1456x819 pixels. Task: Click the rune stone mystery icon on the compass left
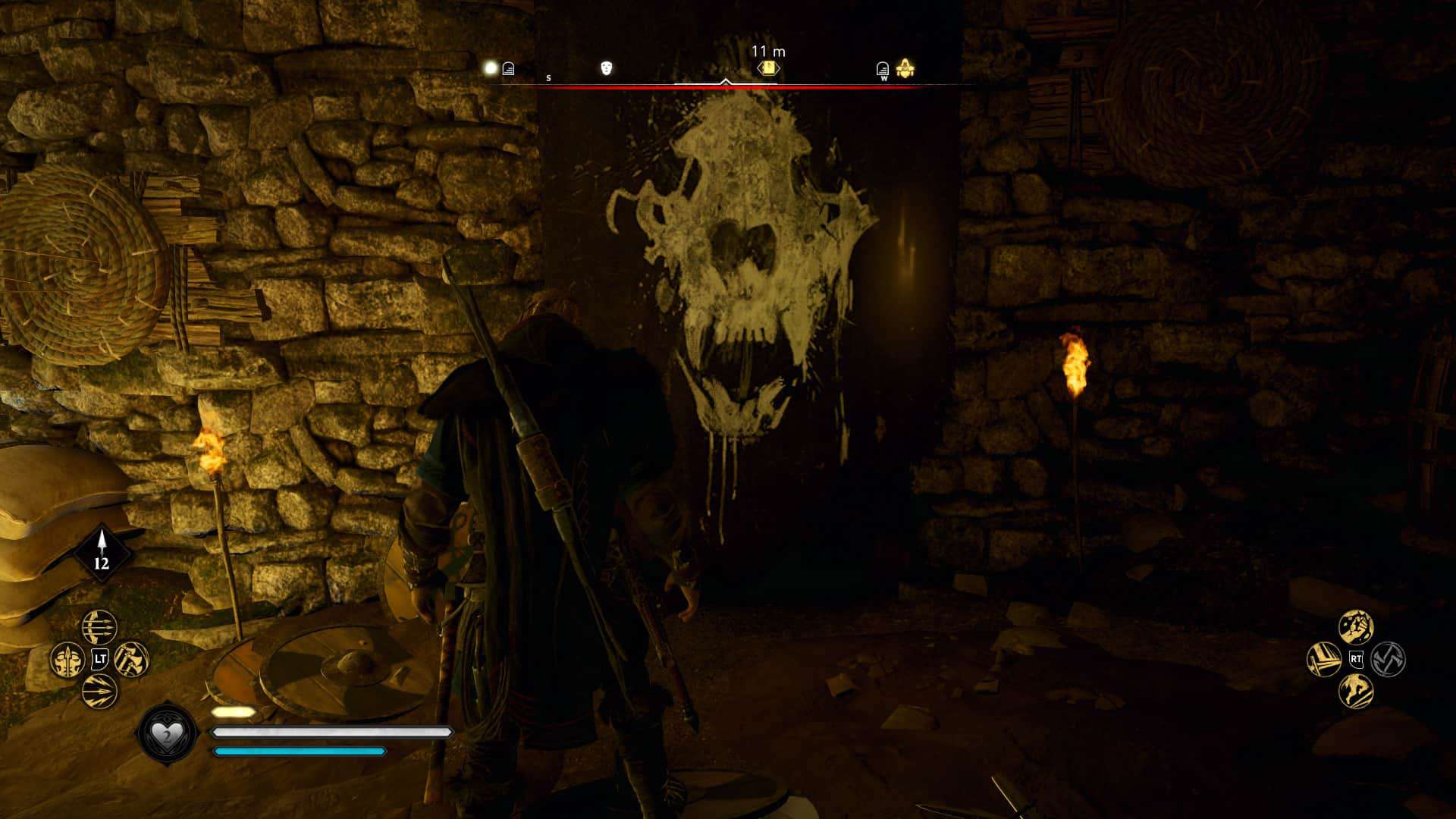pyautogui.click(x=507, y=68)
